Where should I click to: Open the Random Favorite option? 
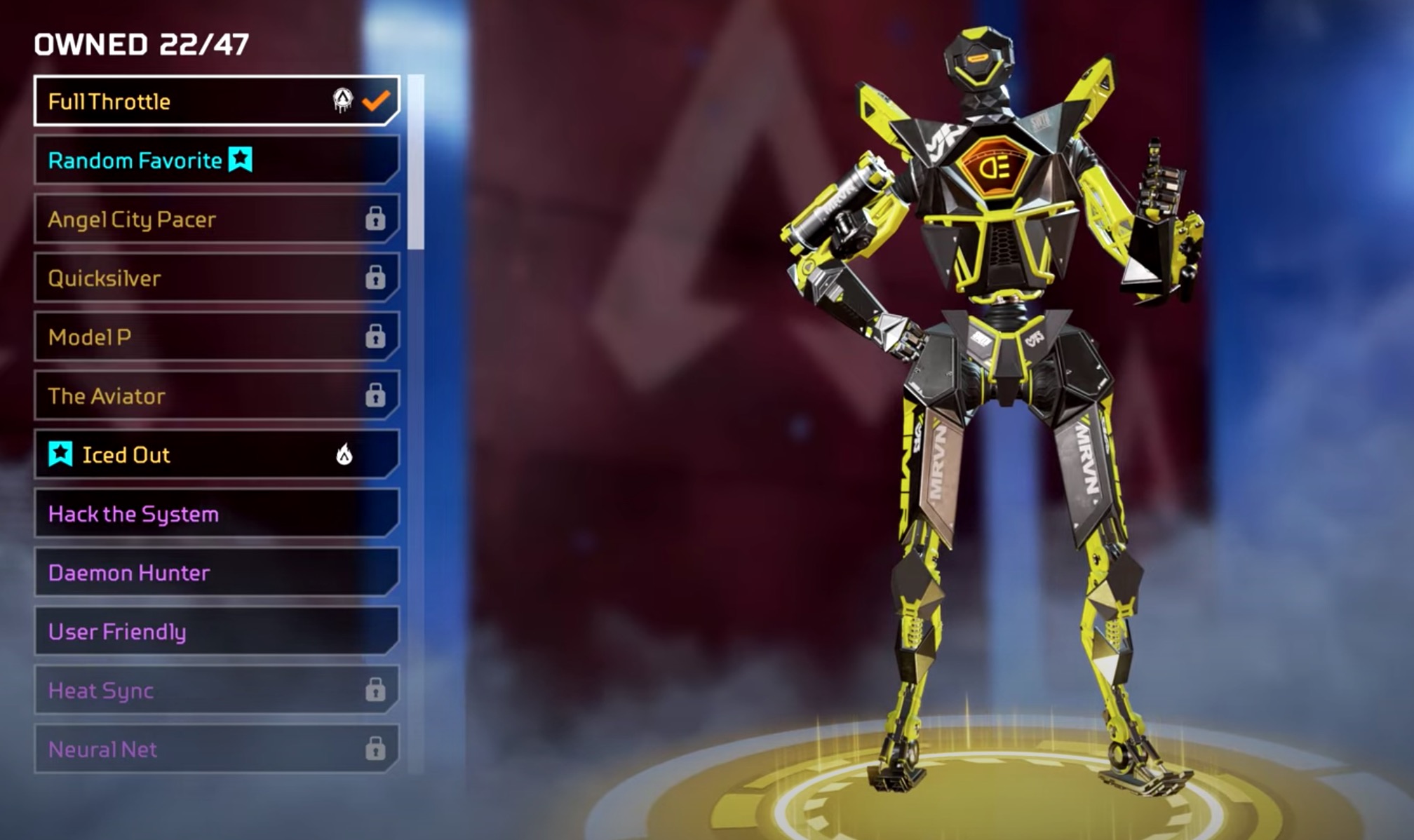(175, 160)
